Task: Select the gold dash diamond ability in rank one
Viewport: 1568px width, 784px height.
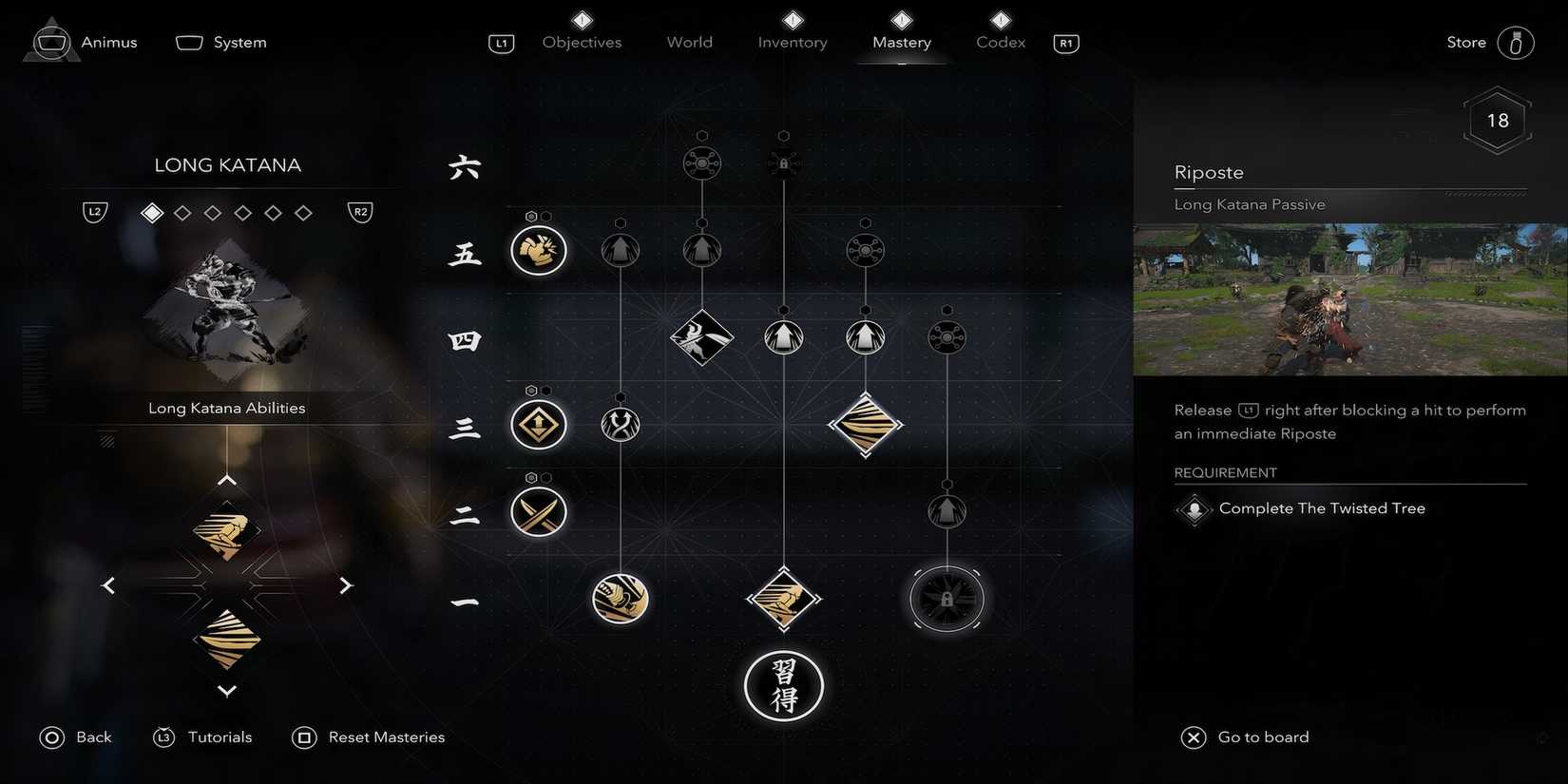Action: 783,599
